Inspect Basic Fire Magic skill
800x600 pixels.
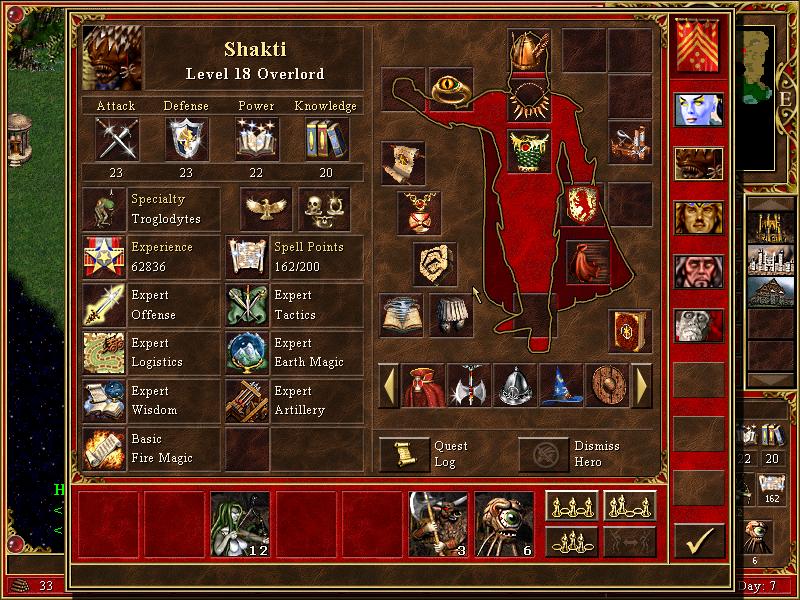104,449
